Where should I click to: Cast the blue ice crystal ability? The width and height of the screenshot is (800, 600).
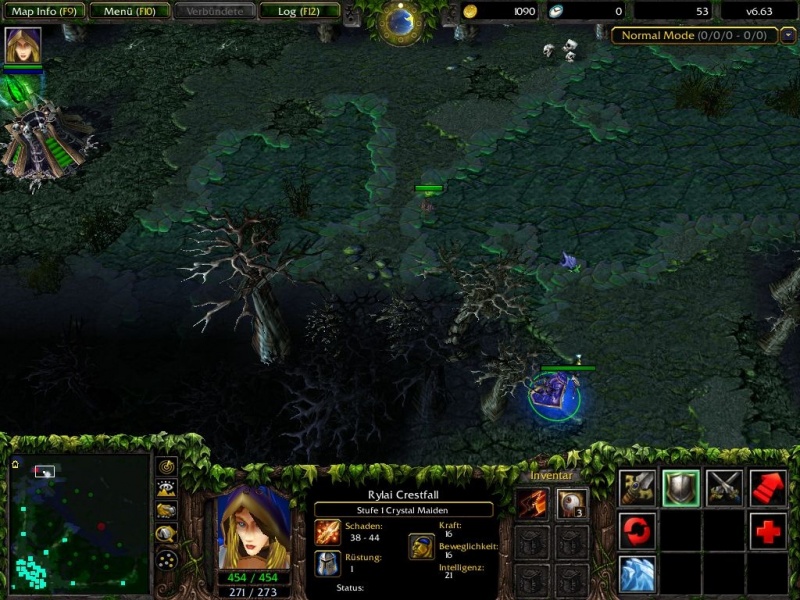[637, 575]
